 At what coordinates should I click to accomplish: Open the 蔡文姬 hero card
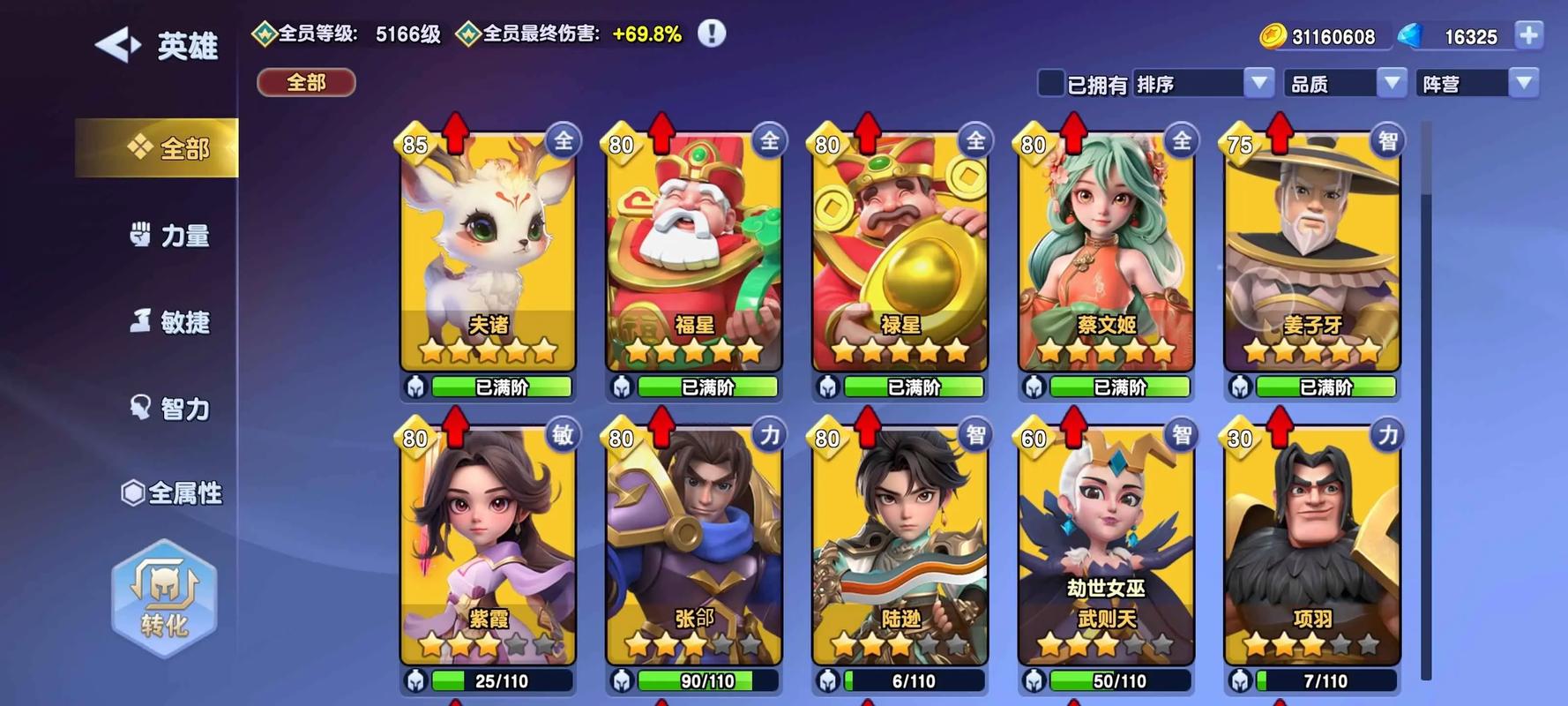[x=1106, y=252]
